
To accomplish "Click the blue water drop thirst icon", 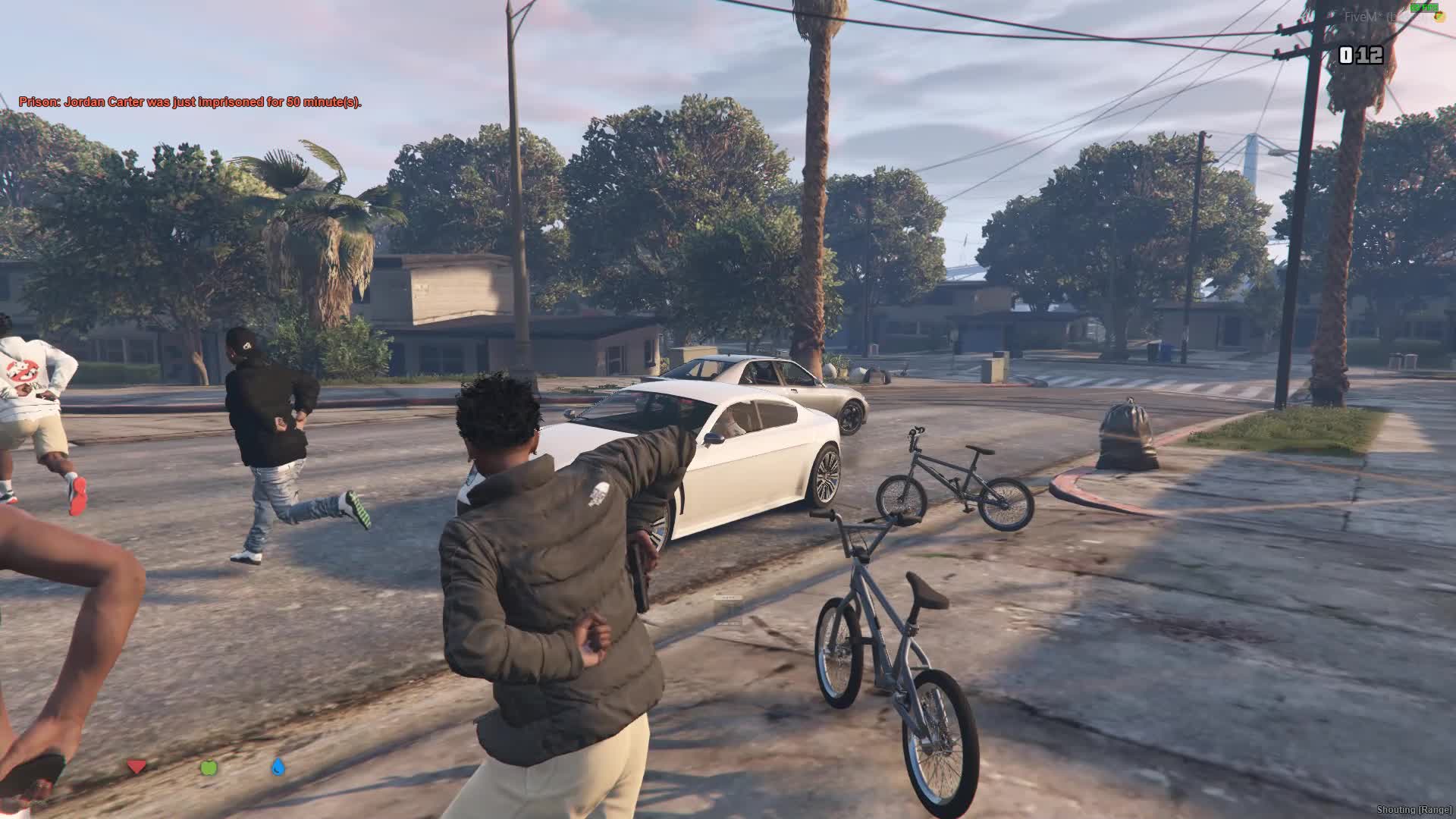I will 278,767.
